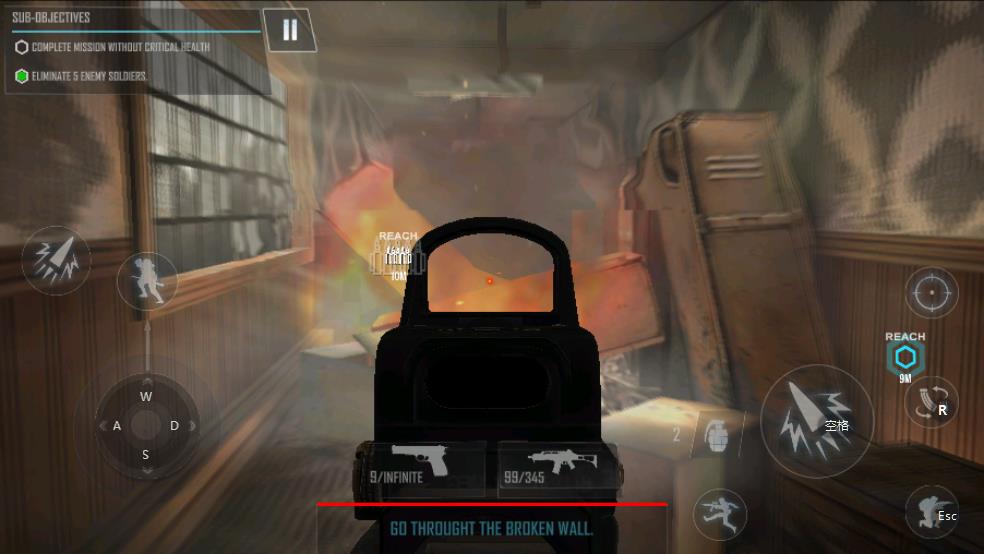Throw a grenade using the grenade icon
The image size is (984, 554).
(x=717, y=436)
